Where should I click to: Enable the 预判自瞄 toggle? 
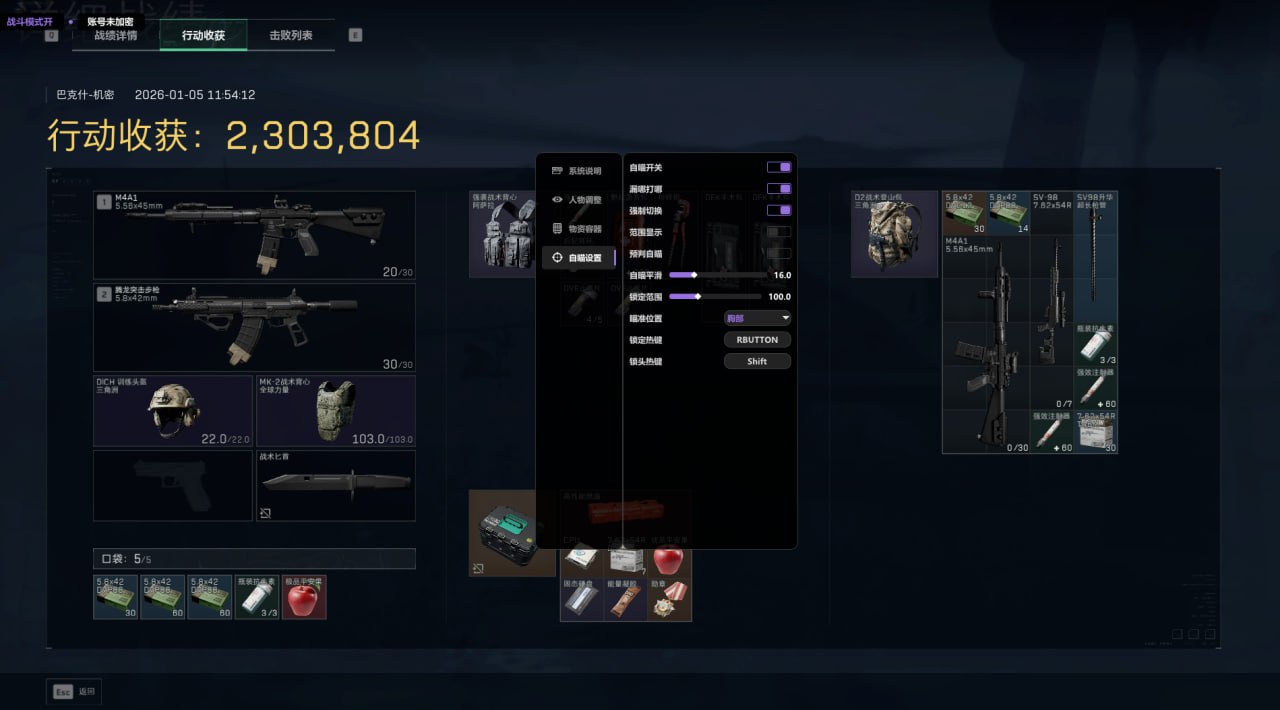point(778,253)
